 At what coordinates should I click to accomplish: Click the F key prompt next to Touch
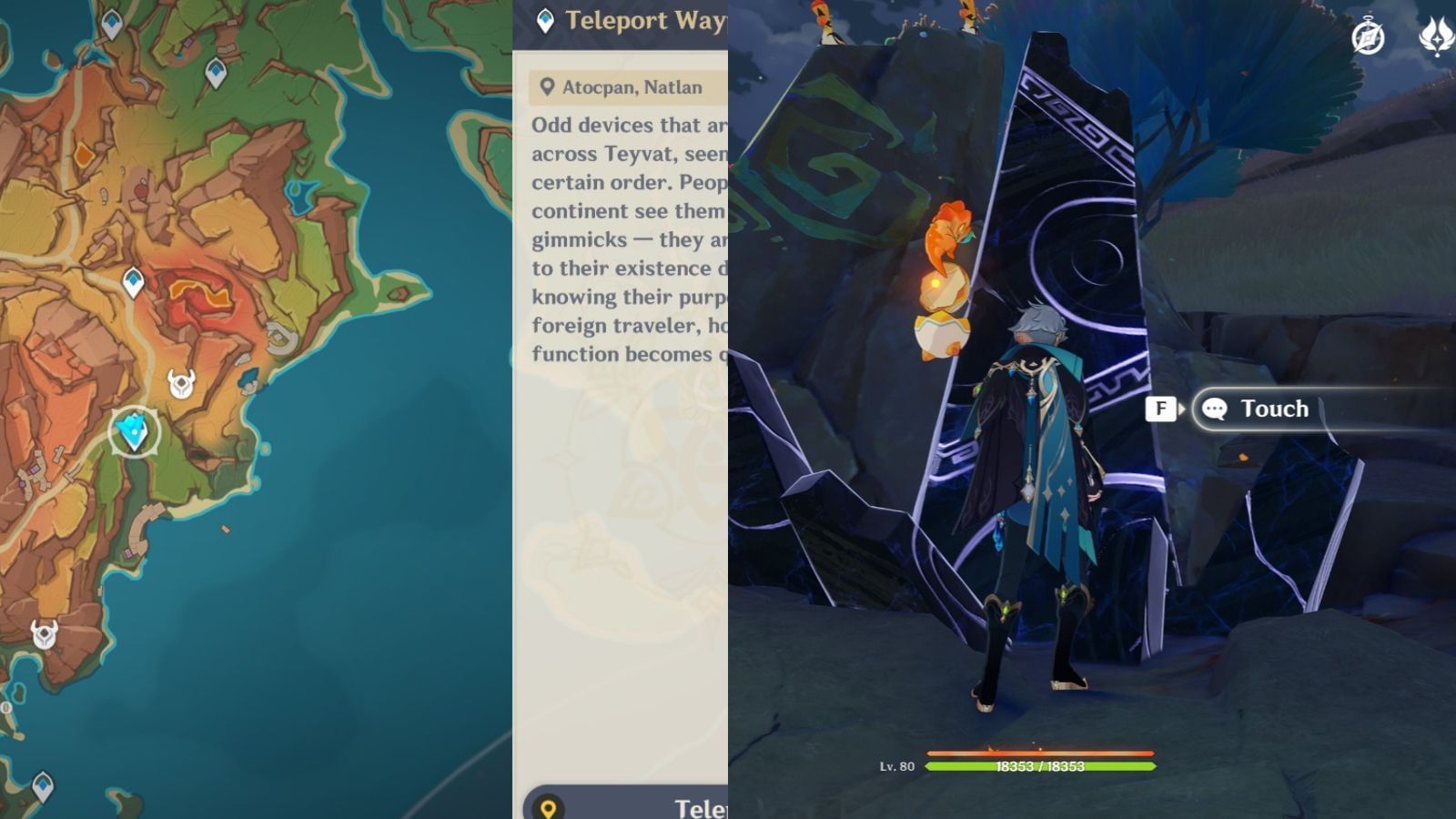pyautogui.click(x=1159, y=409)
